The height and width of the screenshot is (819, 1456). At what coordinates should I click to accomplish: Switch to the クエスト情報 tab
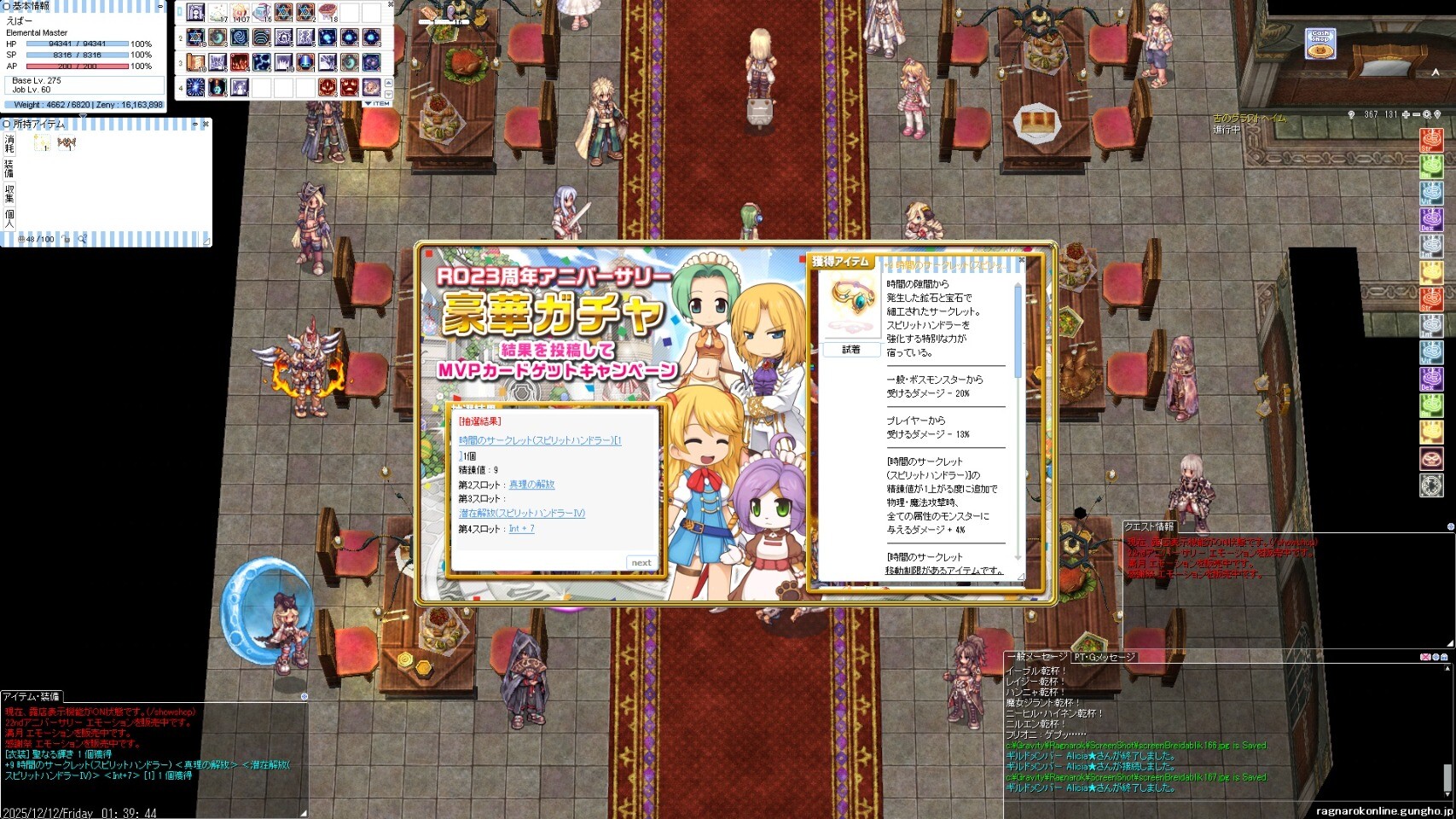coord(1148,526)
